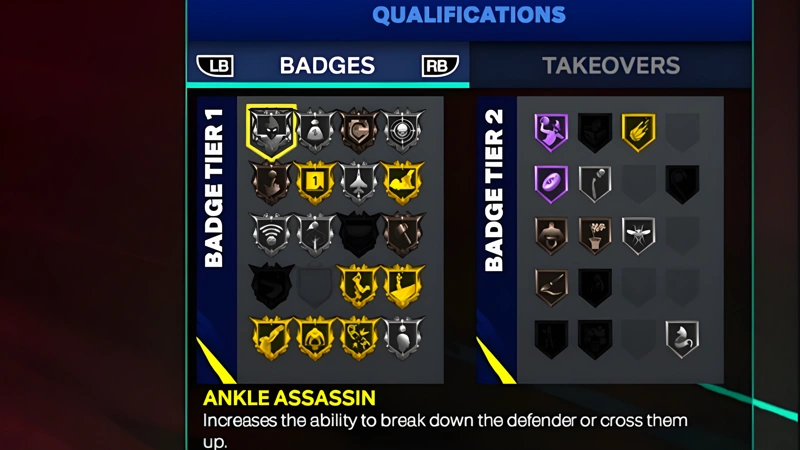The image size is (800, 450).
Task: Pick the bronze hammer badge
Action: coord(405,235)
